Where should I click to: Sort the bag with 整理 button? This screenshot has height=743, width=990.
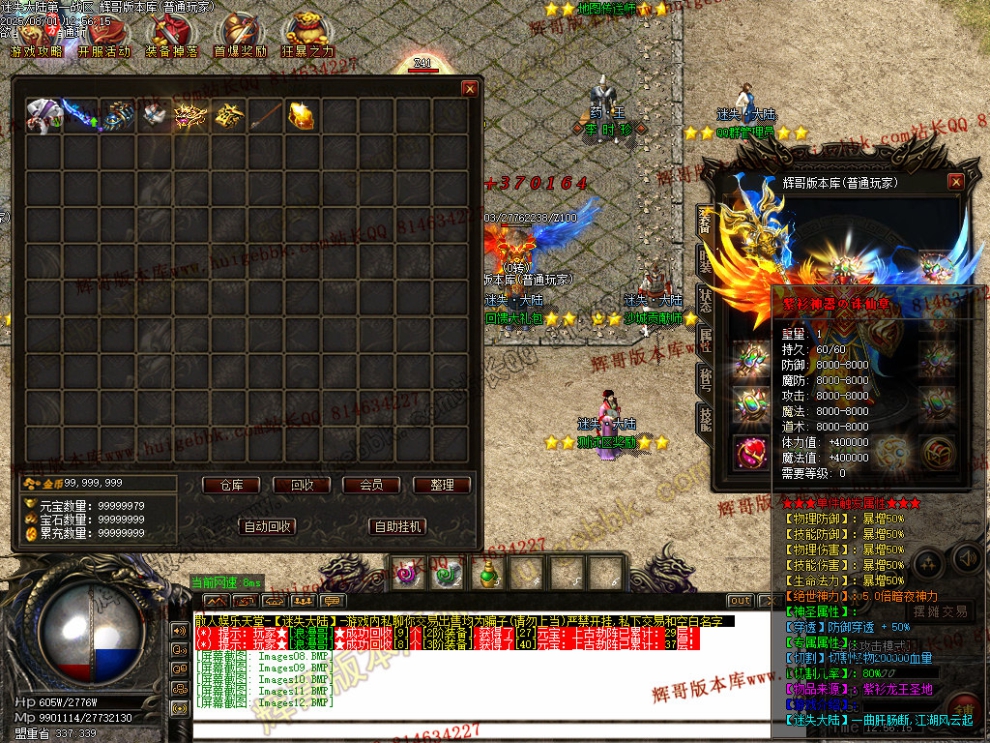pos(441,485)
